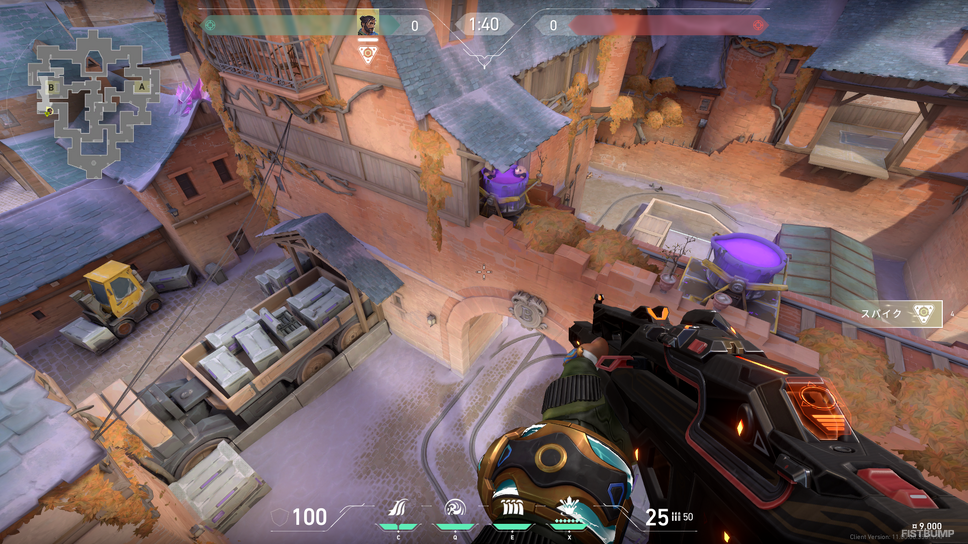This screenshot has width=968, height=544.
Task: Click the spike carrier icon below the portrait
Action: click(x=368, y=53)
